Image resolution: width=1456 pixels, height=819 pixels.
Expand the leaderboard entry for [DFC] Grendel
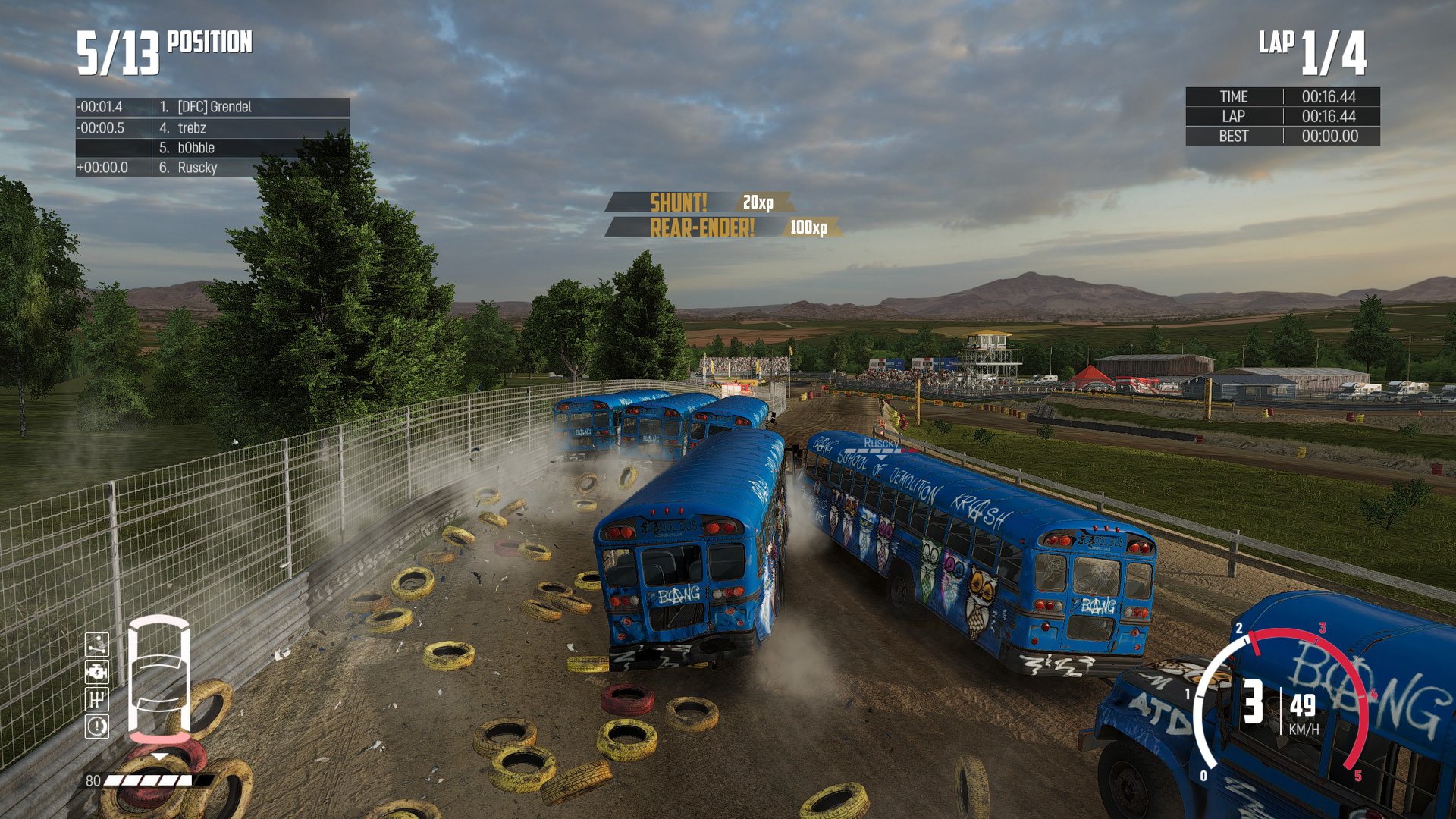click(212, 107)
